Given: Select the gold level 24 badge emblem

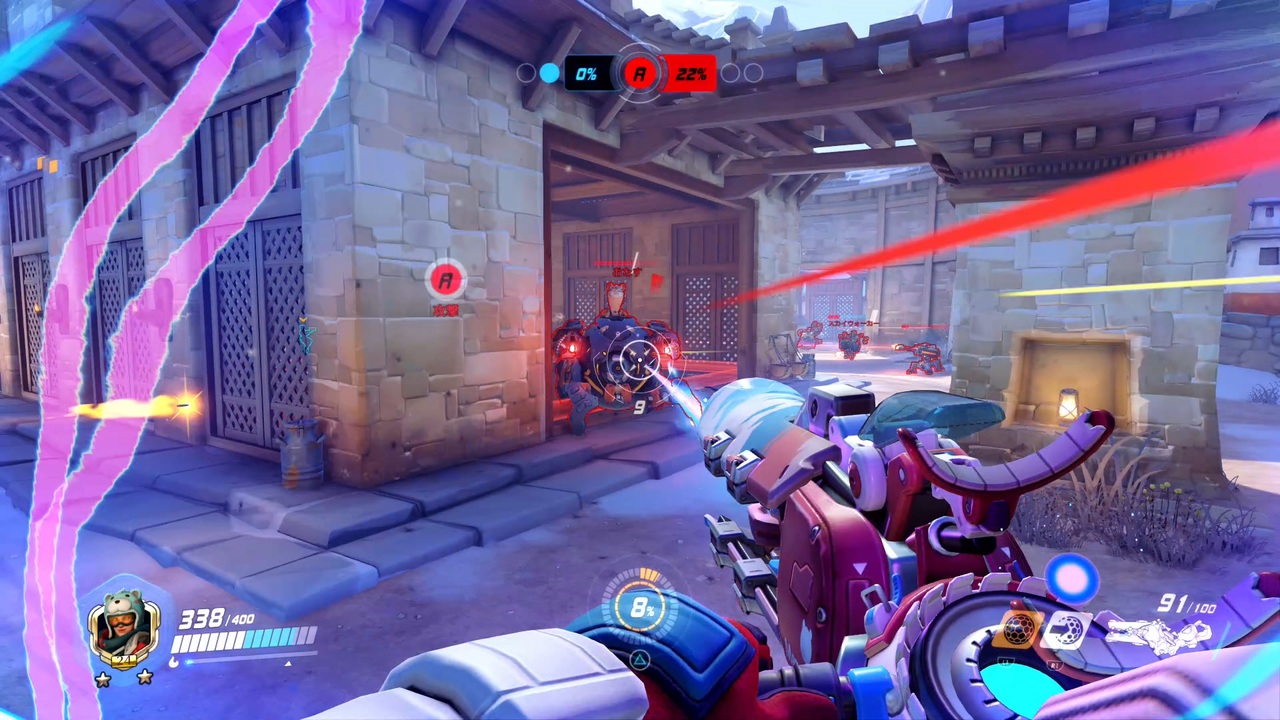Looking at the screenshot, I should (124, 661).
